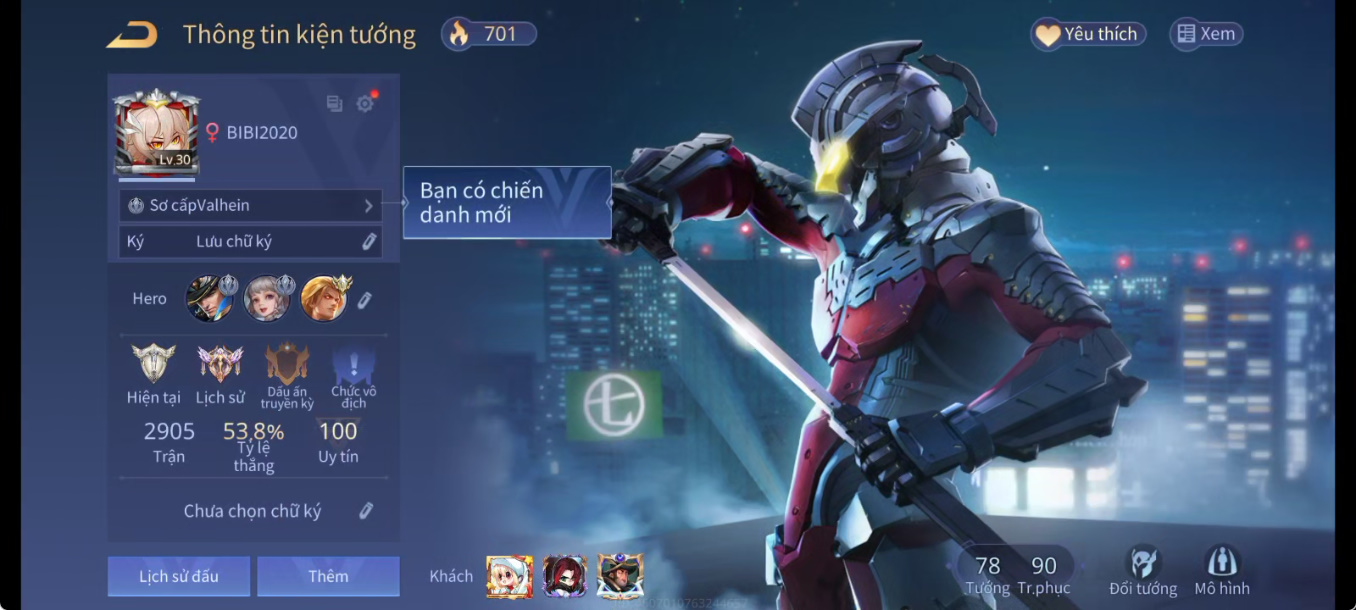Click the Thêm button

click(x=328, y=576)
